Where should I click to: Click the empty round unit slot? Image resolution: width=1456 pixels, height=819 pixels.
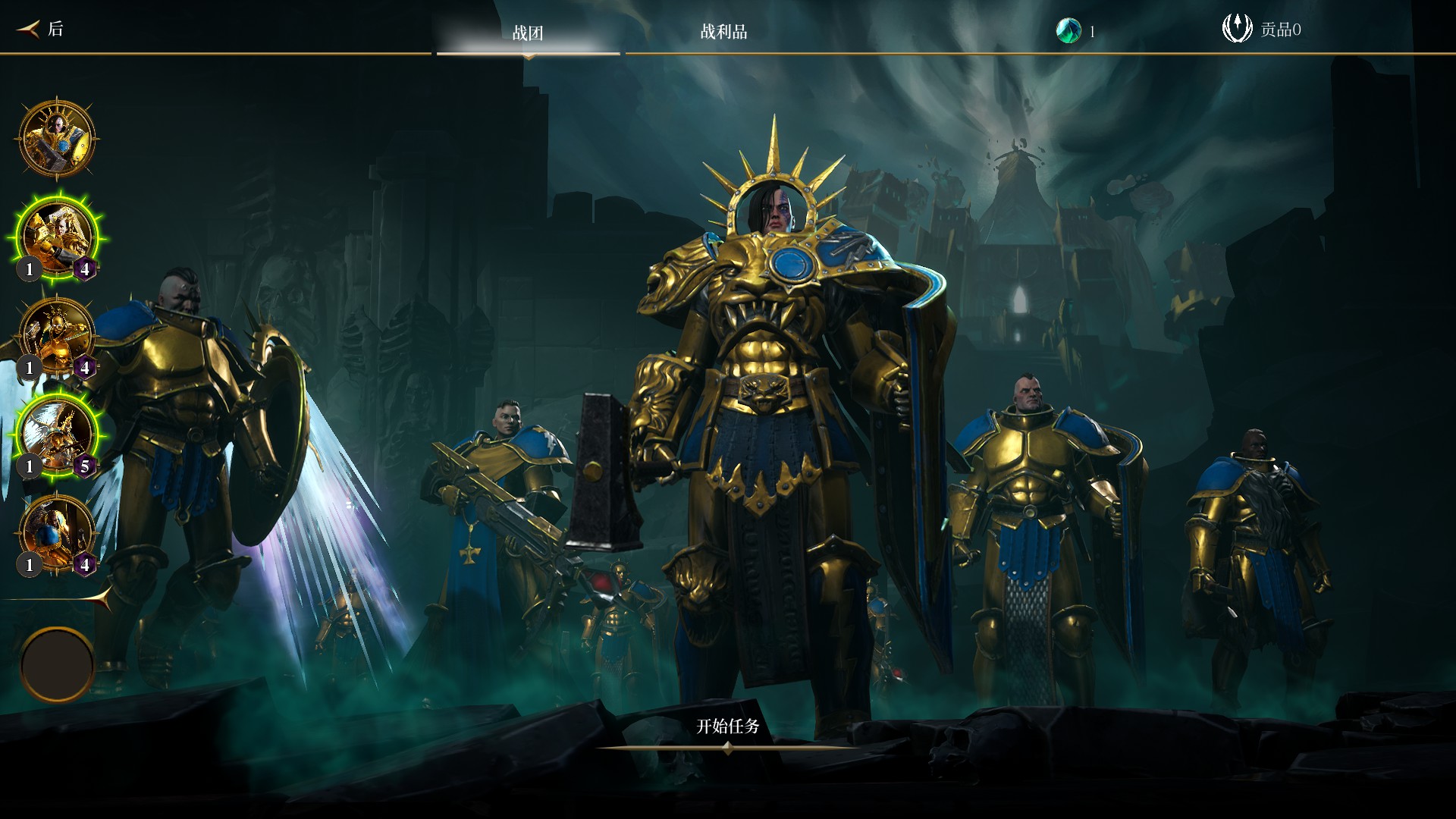coord(57,664)
